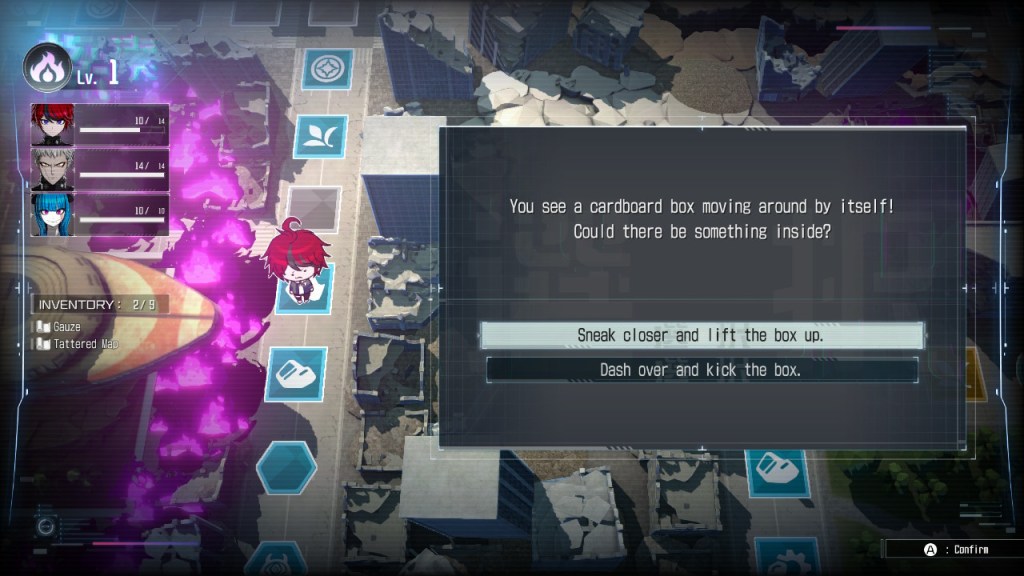The width and height of the screenshot is (1024, 576).
Task: Select the blue-haired party member portrait
Action: [52, 214]
